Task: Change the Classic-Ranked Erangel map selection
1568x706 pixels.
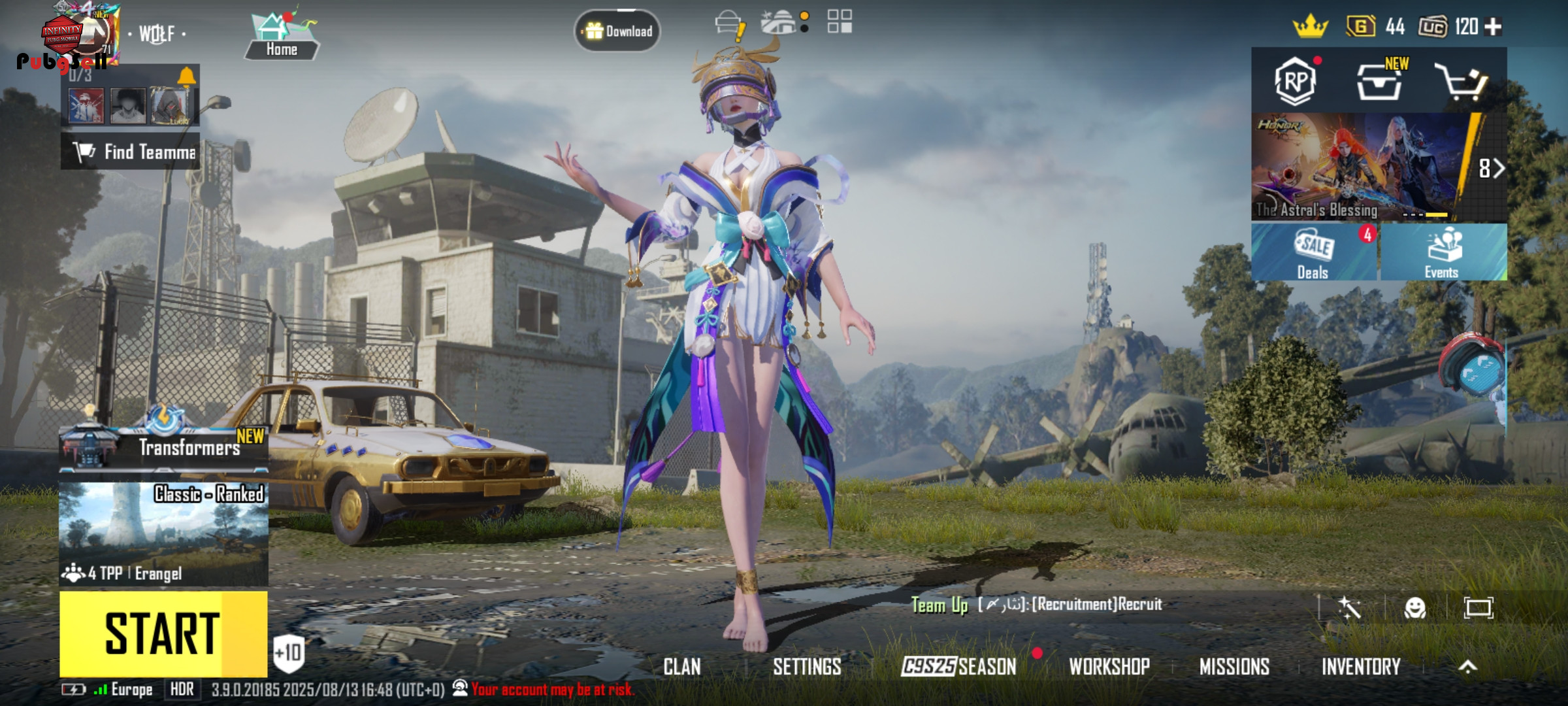Action: coord(163,533)
